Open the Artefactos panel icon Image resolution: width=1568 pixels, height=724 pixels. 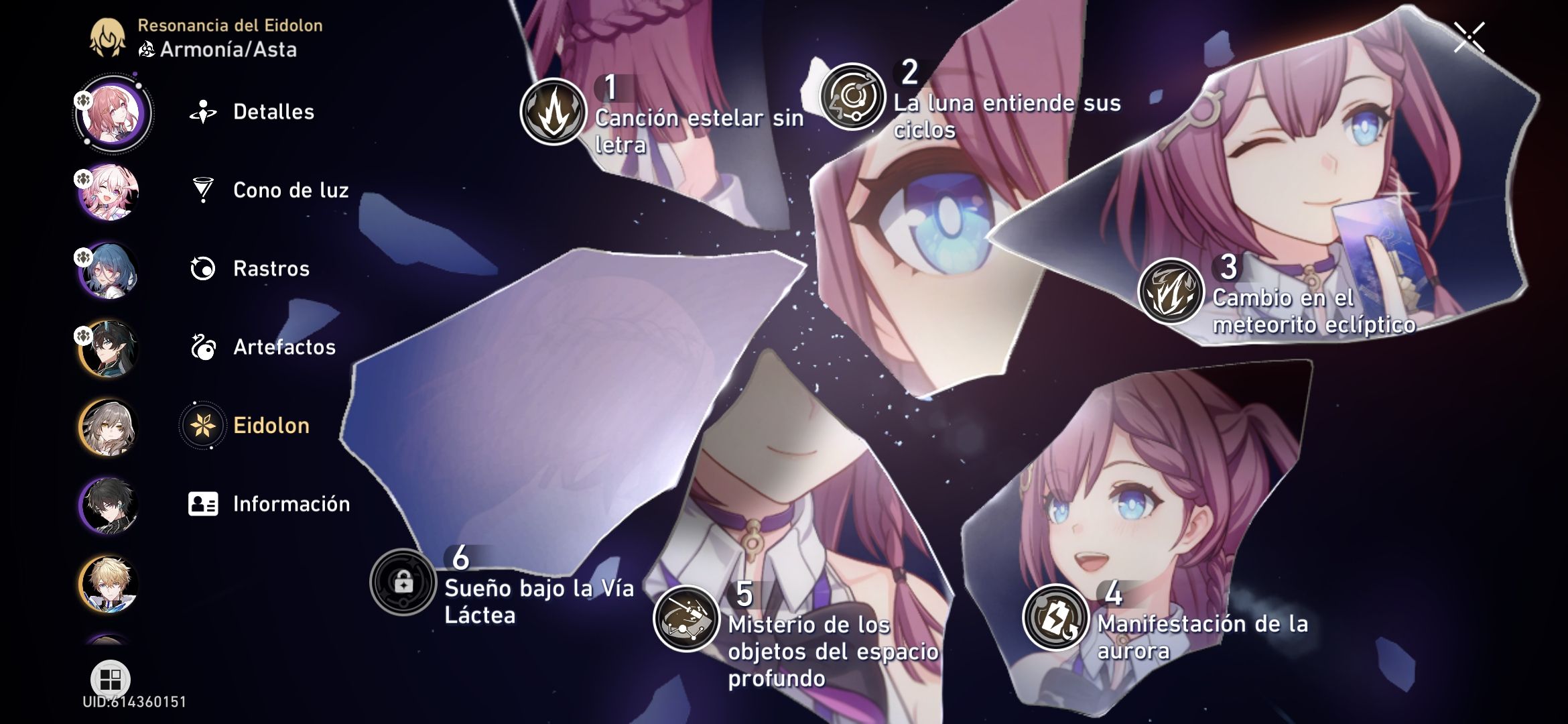203,347
